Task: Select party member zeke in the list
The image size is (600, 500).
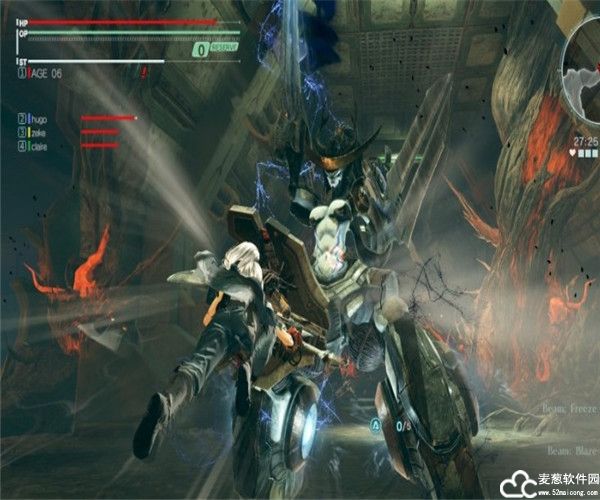Action: coord(40,132)
